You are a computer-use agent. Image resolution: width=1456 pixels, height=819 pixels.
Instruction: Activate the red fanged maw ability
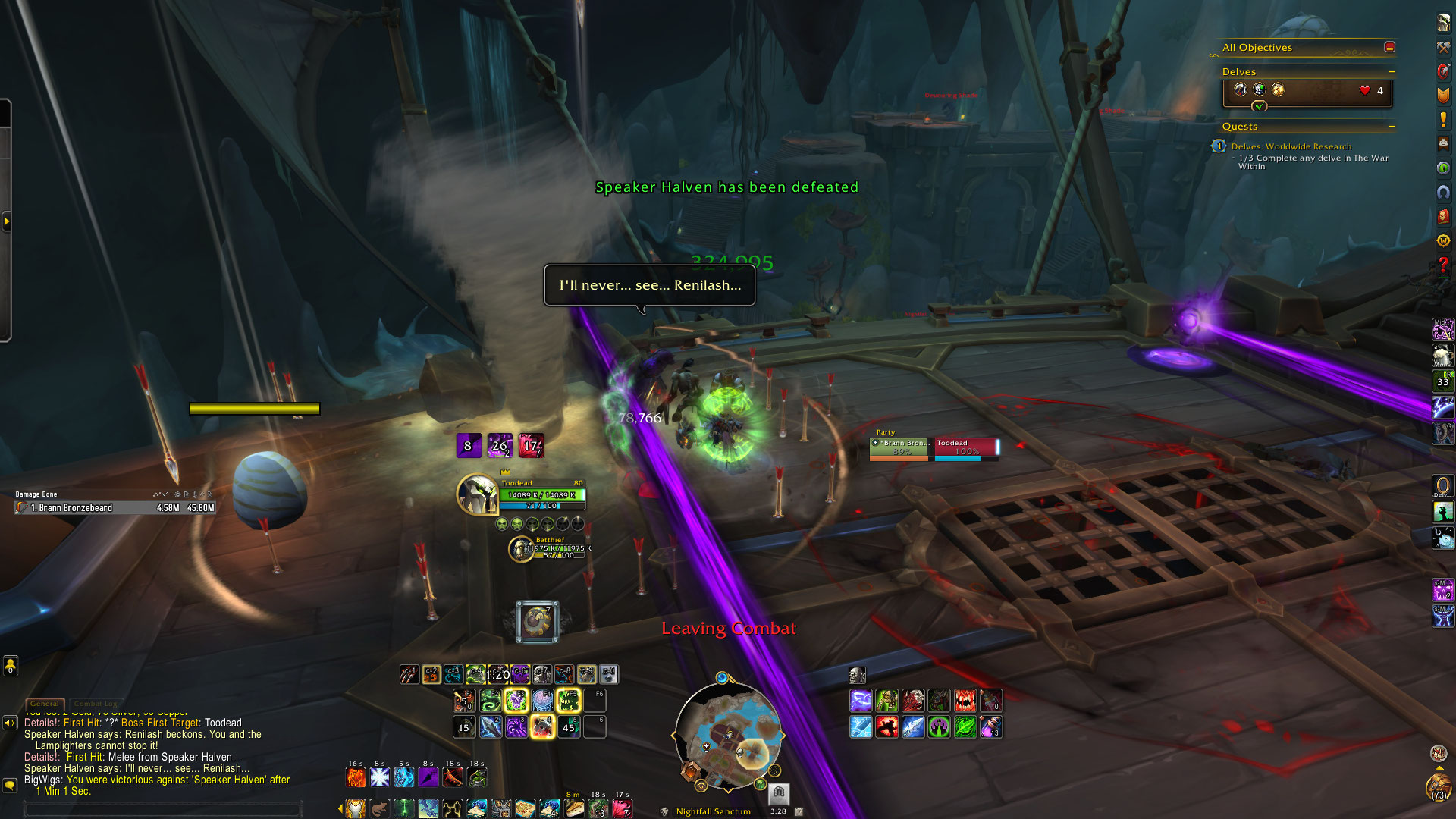click(965, 700)
